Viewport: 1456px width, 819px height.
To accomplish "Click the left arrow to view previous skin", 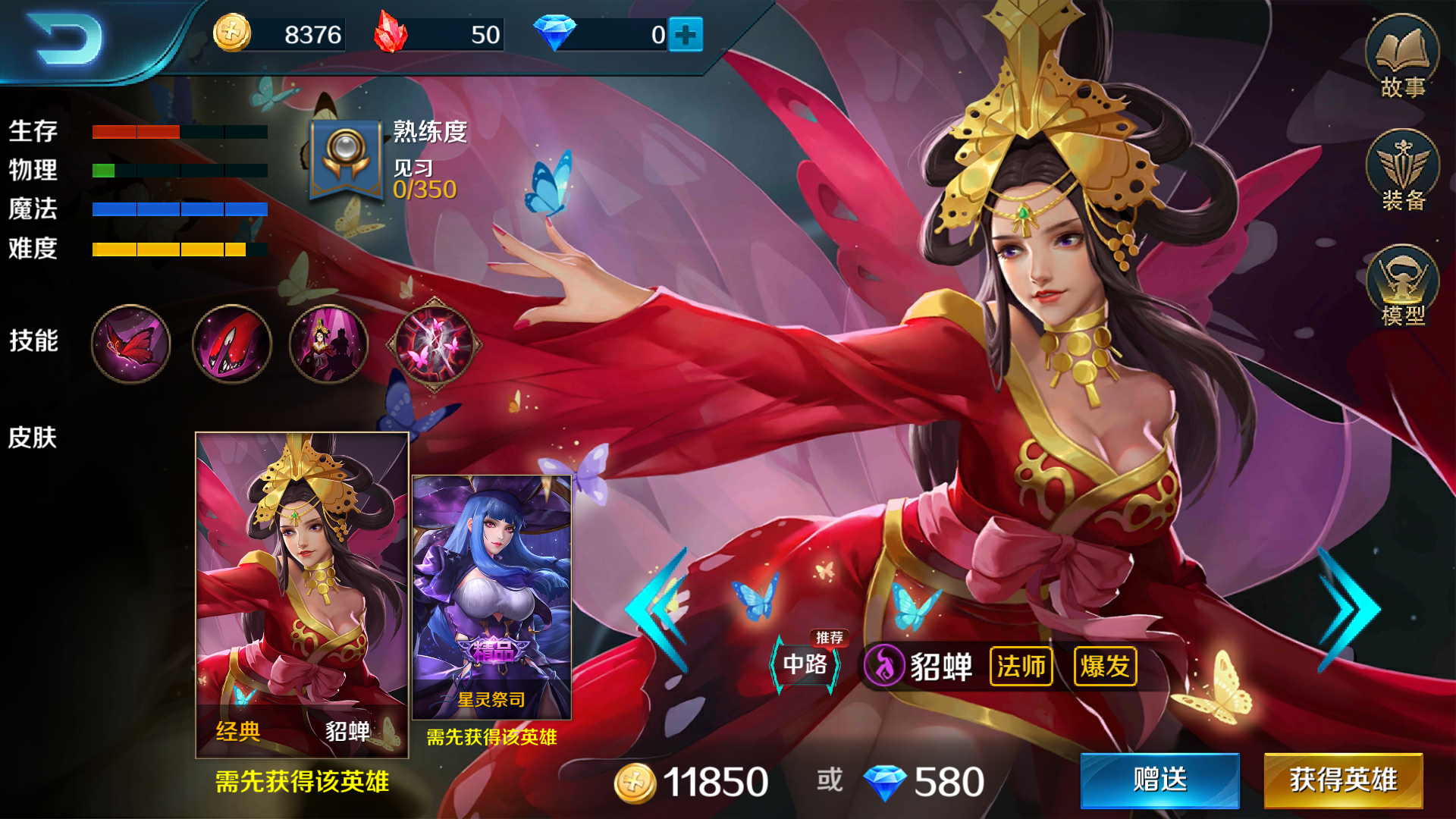I will tap(654, 607).
